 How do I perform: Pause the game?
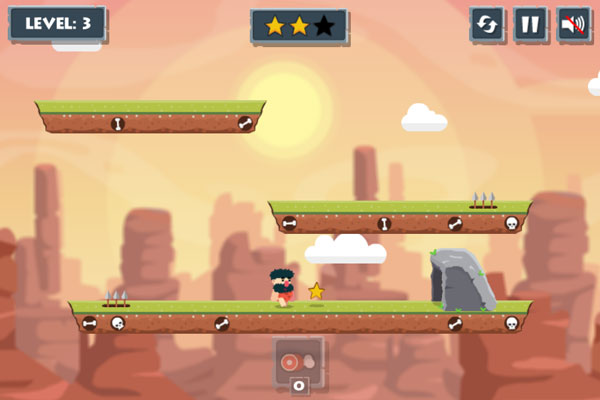click(531, 25)
